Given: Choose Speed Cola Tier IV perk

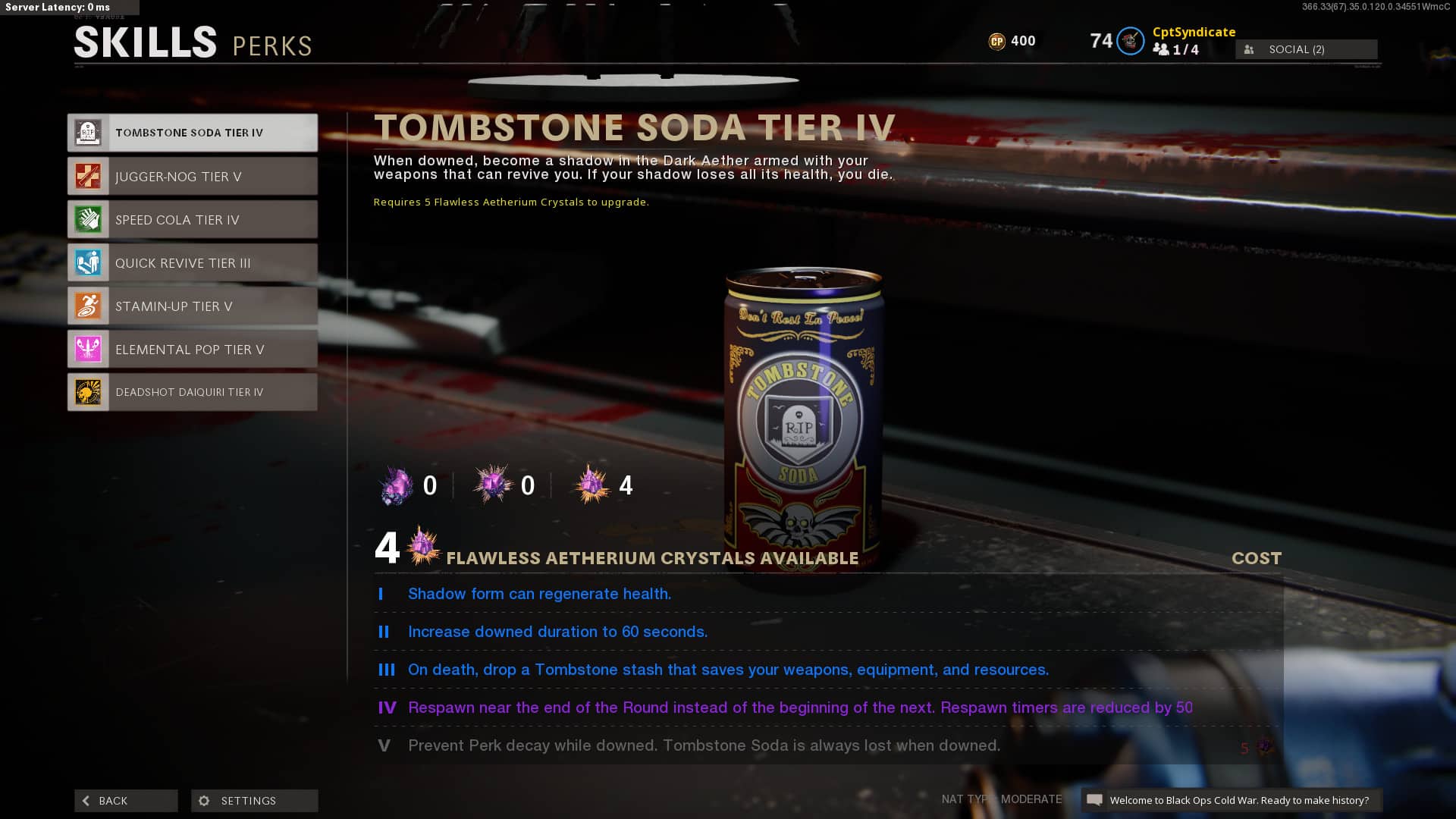Looking at the screenshot, I should coord(193,220).
